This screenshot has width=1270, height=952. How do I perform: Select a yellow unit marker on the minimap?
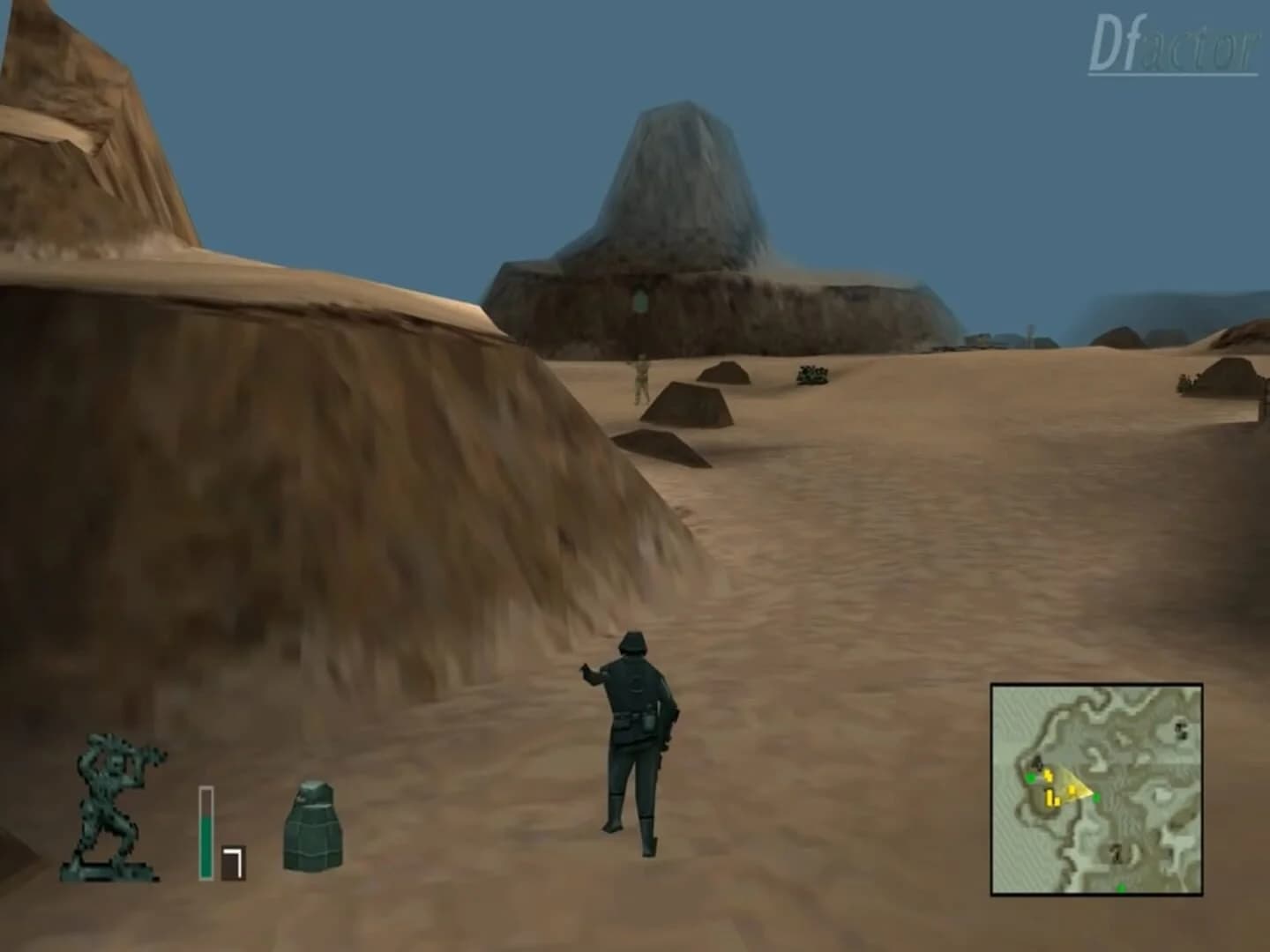tap(1049, 775)
